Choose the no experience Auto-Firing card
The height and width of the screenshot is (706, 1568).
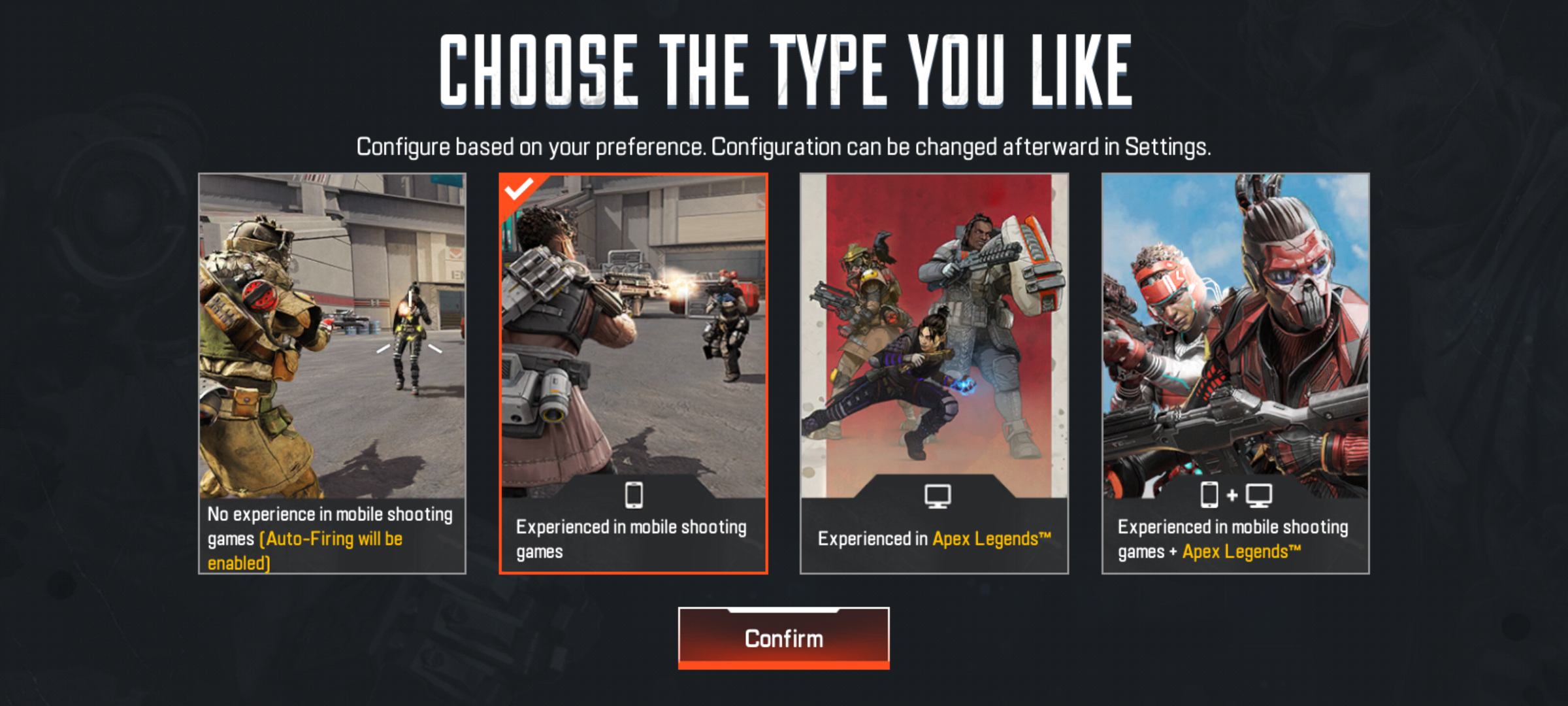click(332, 373)
